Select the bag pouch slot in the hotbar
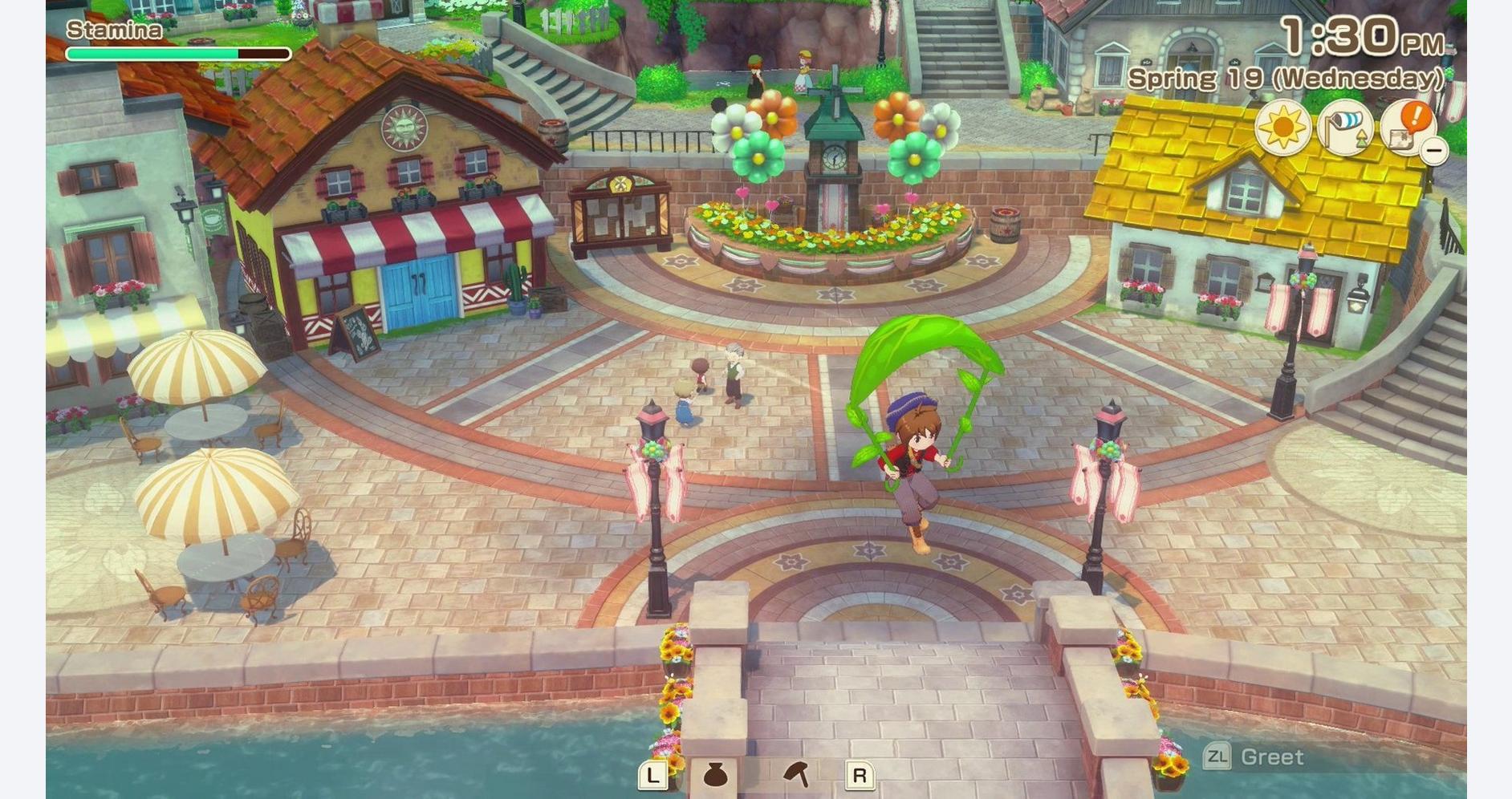Screen dimensions: 1512x799 coord(714,775)
